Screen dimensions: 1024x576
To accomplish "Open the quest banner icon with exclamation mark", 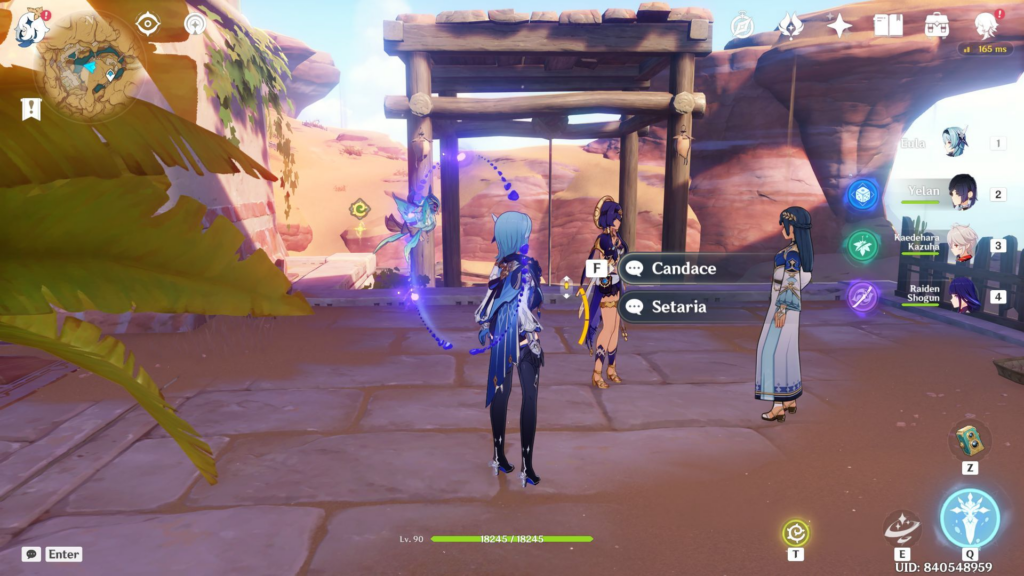I will 31,108.
